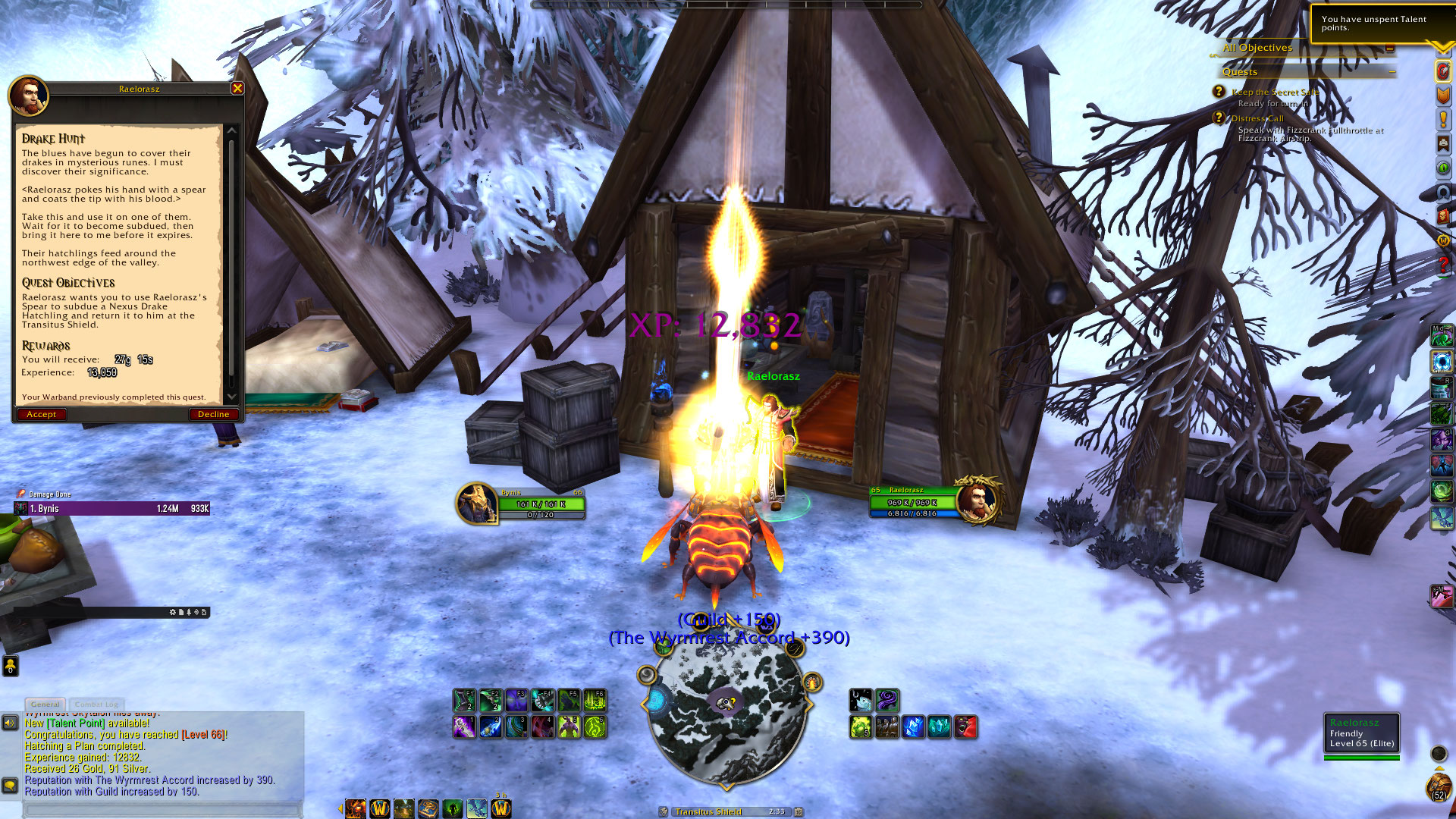Use the blue crystal shard action icon
Viewport: 1456px width, 819px height.
913,727
